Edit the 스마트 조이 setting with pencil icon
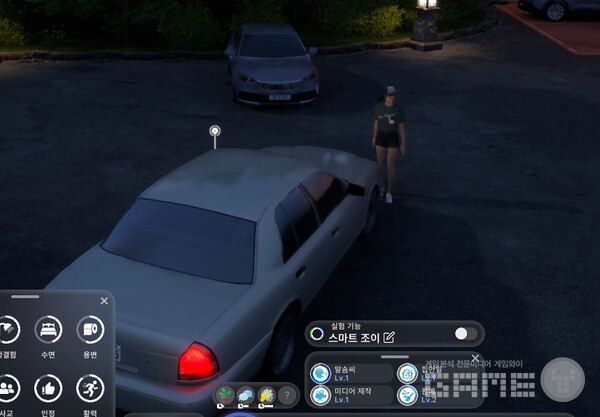This screenshot has height=417, width=600. (389, 336)
